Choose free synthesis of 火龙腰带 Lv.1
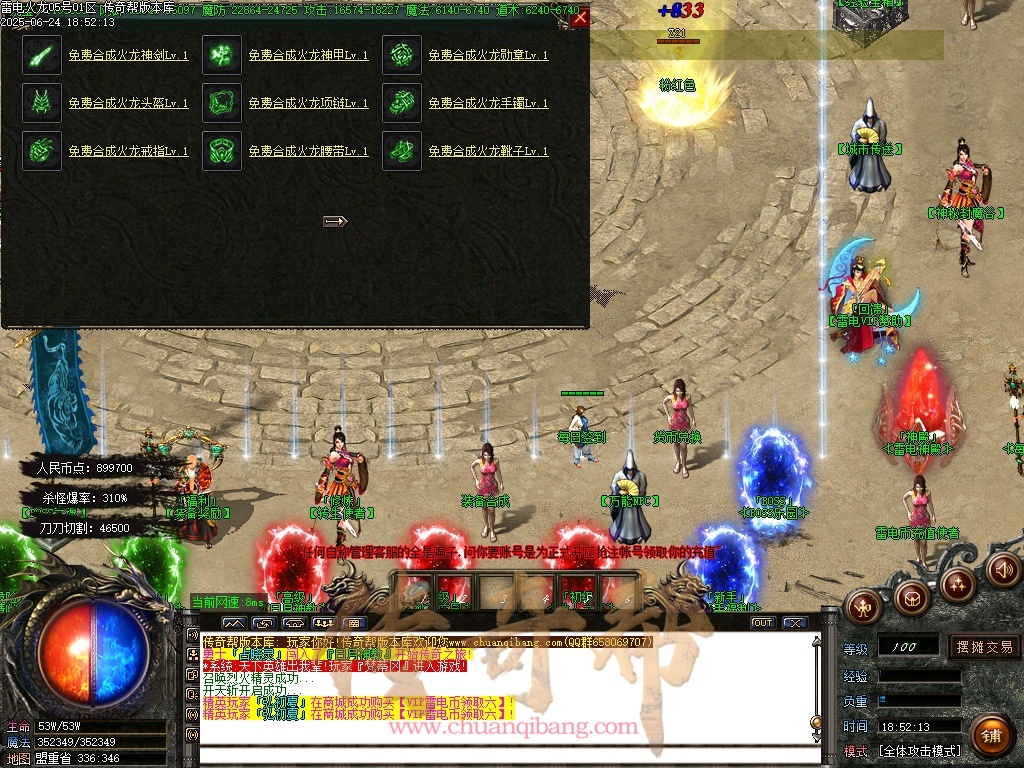The height and width of the screenshot is (768, 1024). coord(308,151)
